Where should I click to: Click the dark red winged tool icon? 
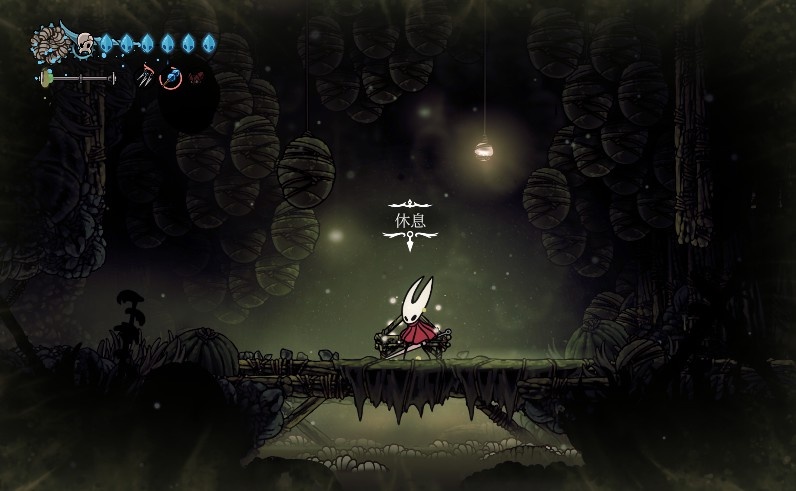click(x=195, y=77)
